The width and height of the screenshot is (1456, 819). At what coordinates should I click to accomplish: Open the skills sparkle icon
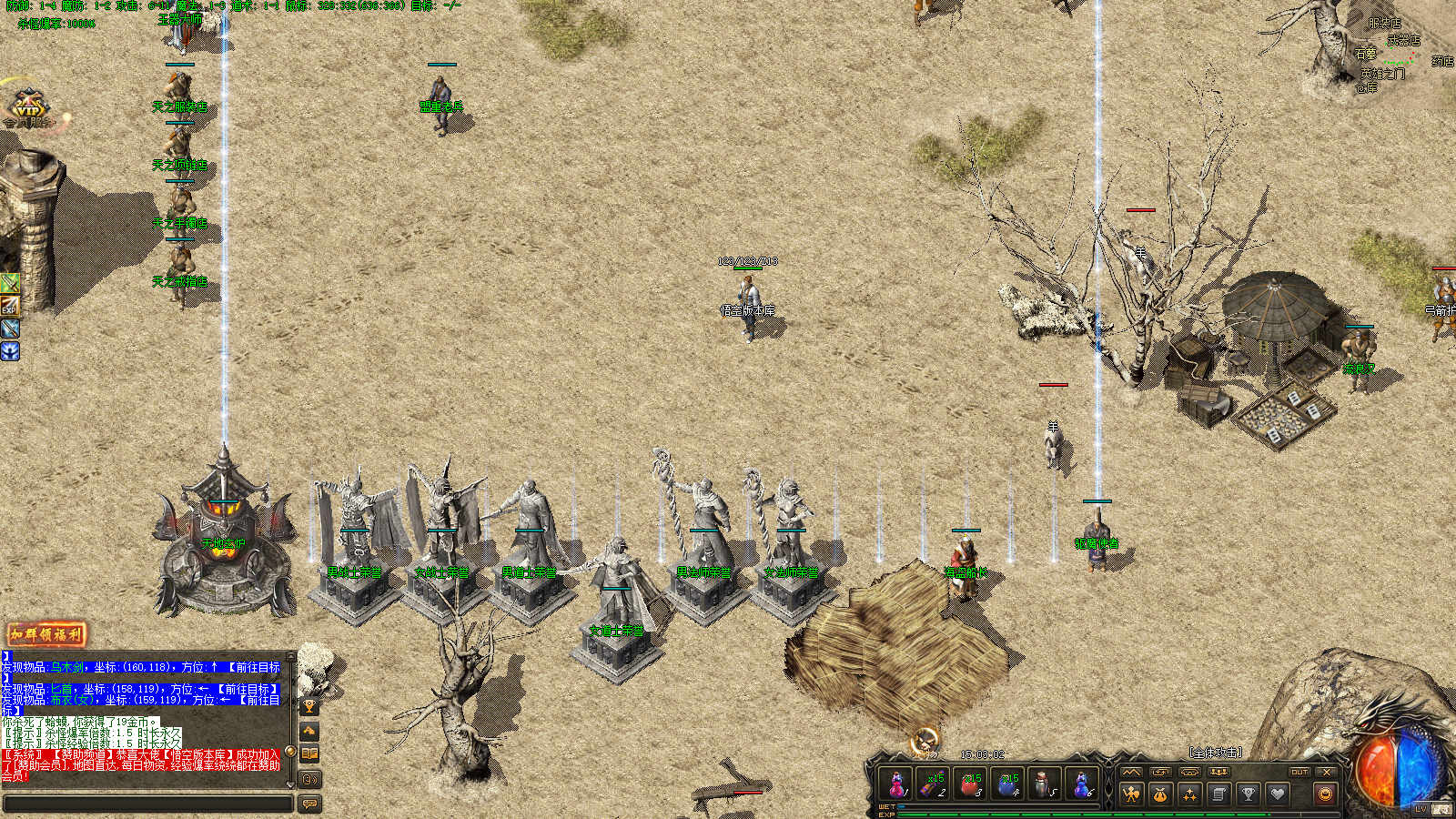click(1189, 794)
